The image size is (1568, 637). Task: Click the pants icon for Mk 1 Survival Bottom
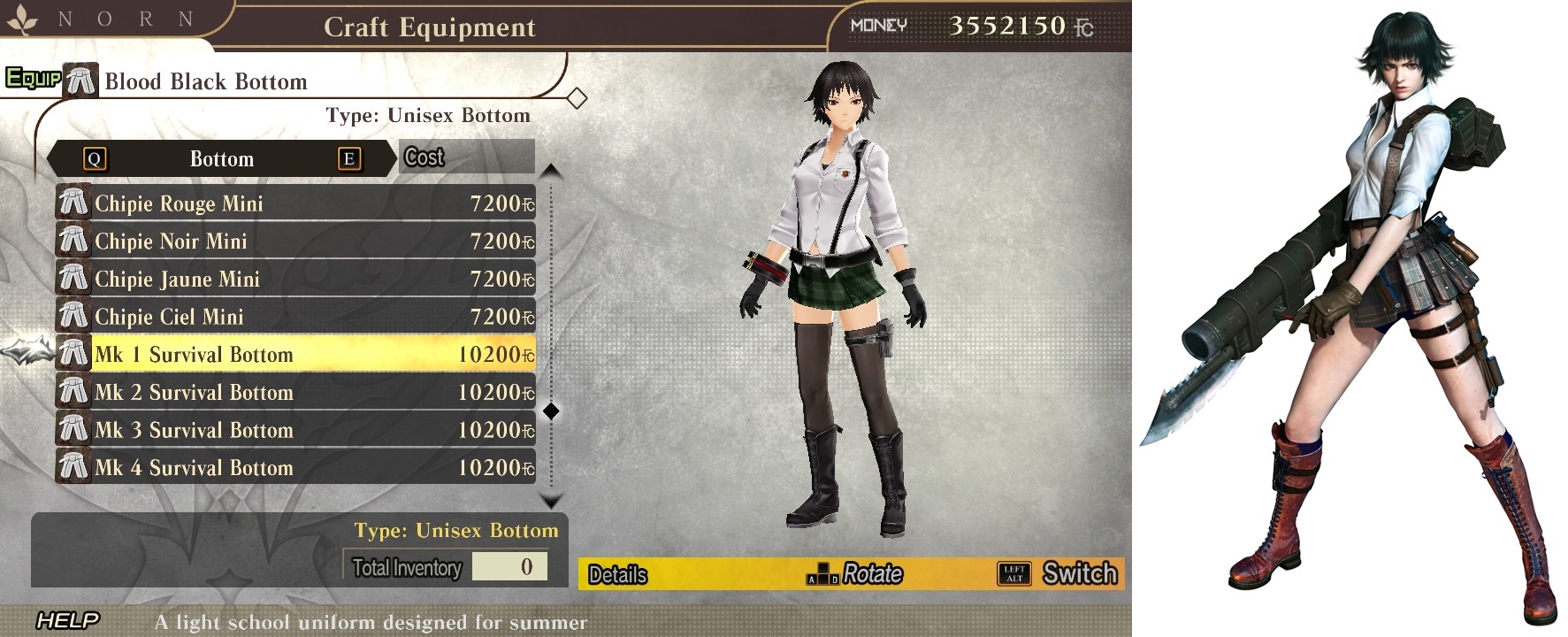coord(73,354)
